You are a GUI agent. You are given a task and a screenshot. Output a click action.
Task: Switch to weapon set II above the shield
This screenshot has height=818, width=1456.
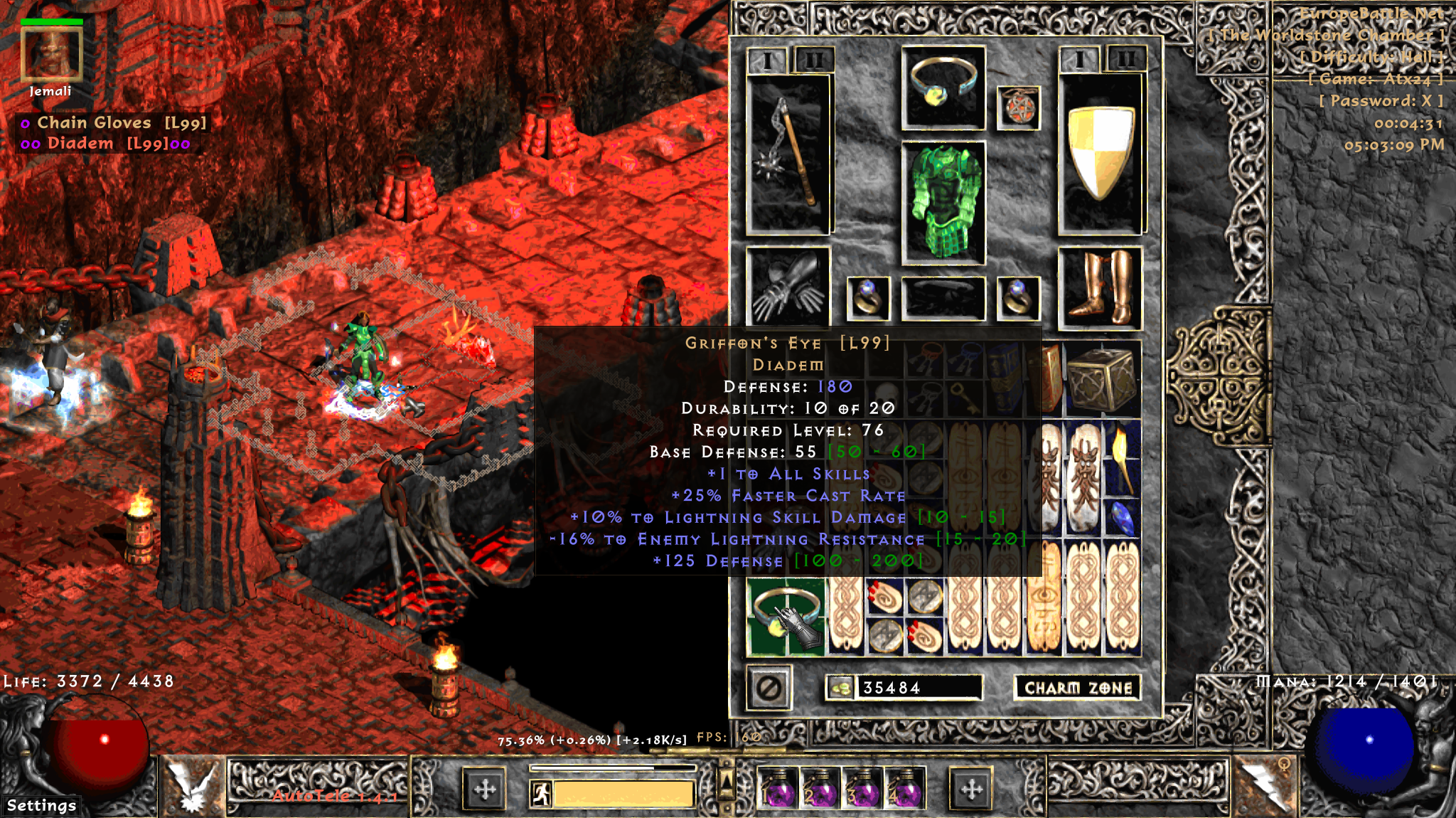1126,59
